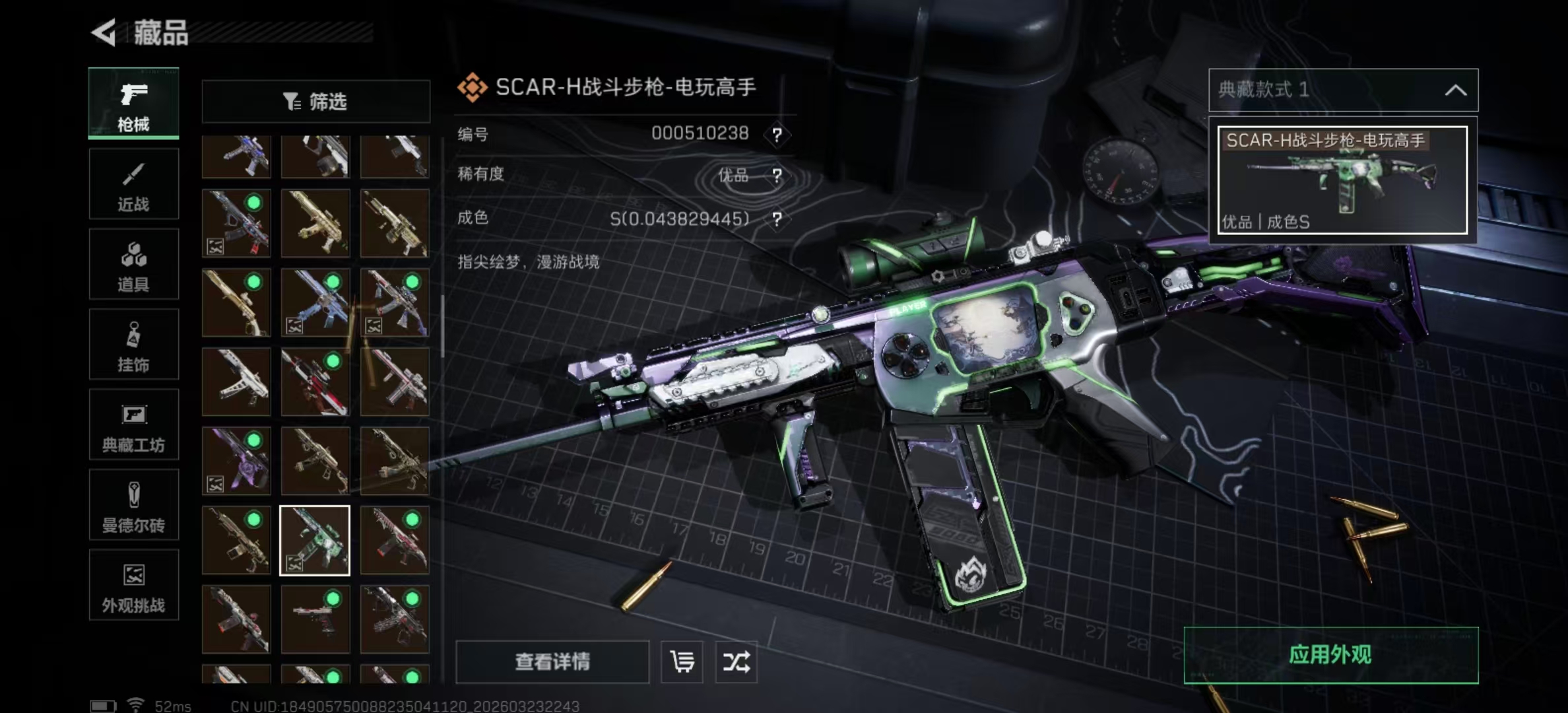
Task: Click the list icon beside 查看详情
Action: (682, 662)
